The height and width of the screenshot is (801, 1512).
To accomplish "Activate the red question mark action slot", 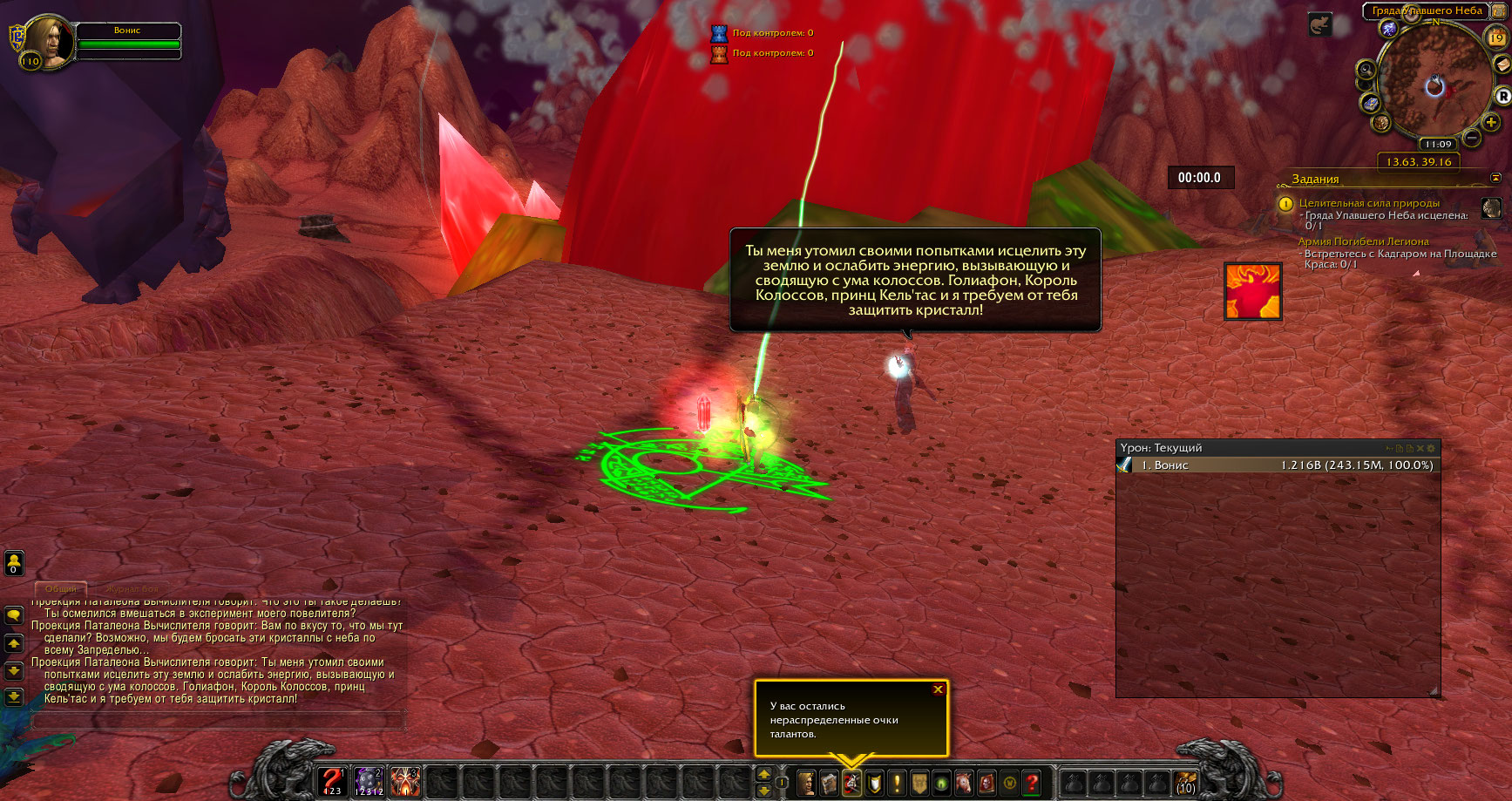I will coord(332,781).
